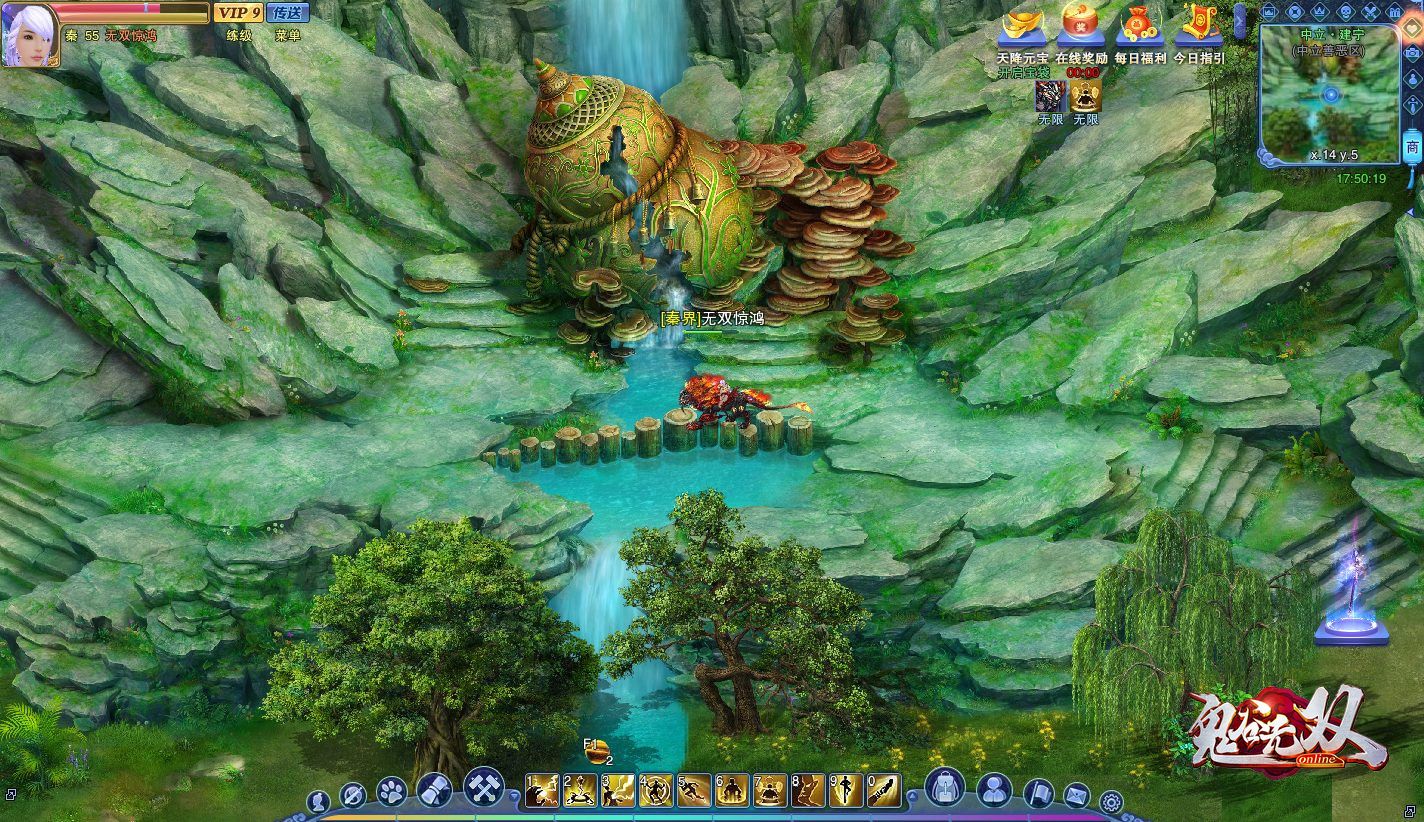Image resolution: width=1424 pixels, height=822 pixels.
Task: Open the crossed hammers crafting menu
Action: [484, 788]
